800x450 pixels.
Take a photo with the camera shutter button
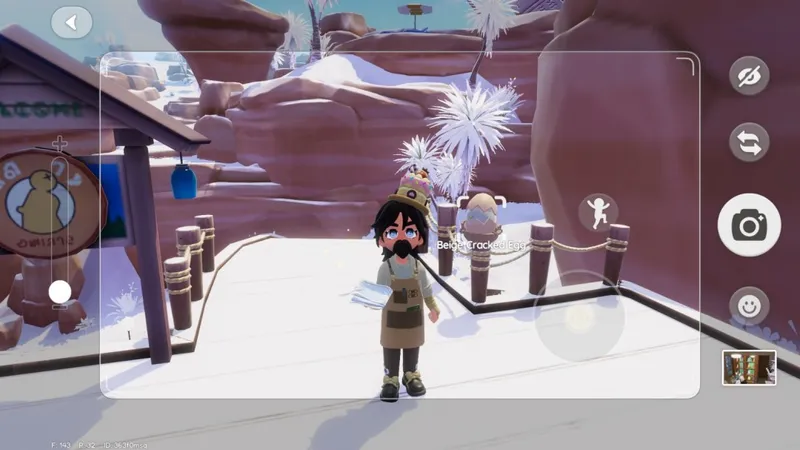click(x=748, y=225)
